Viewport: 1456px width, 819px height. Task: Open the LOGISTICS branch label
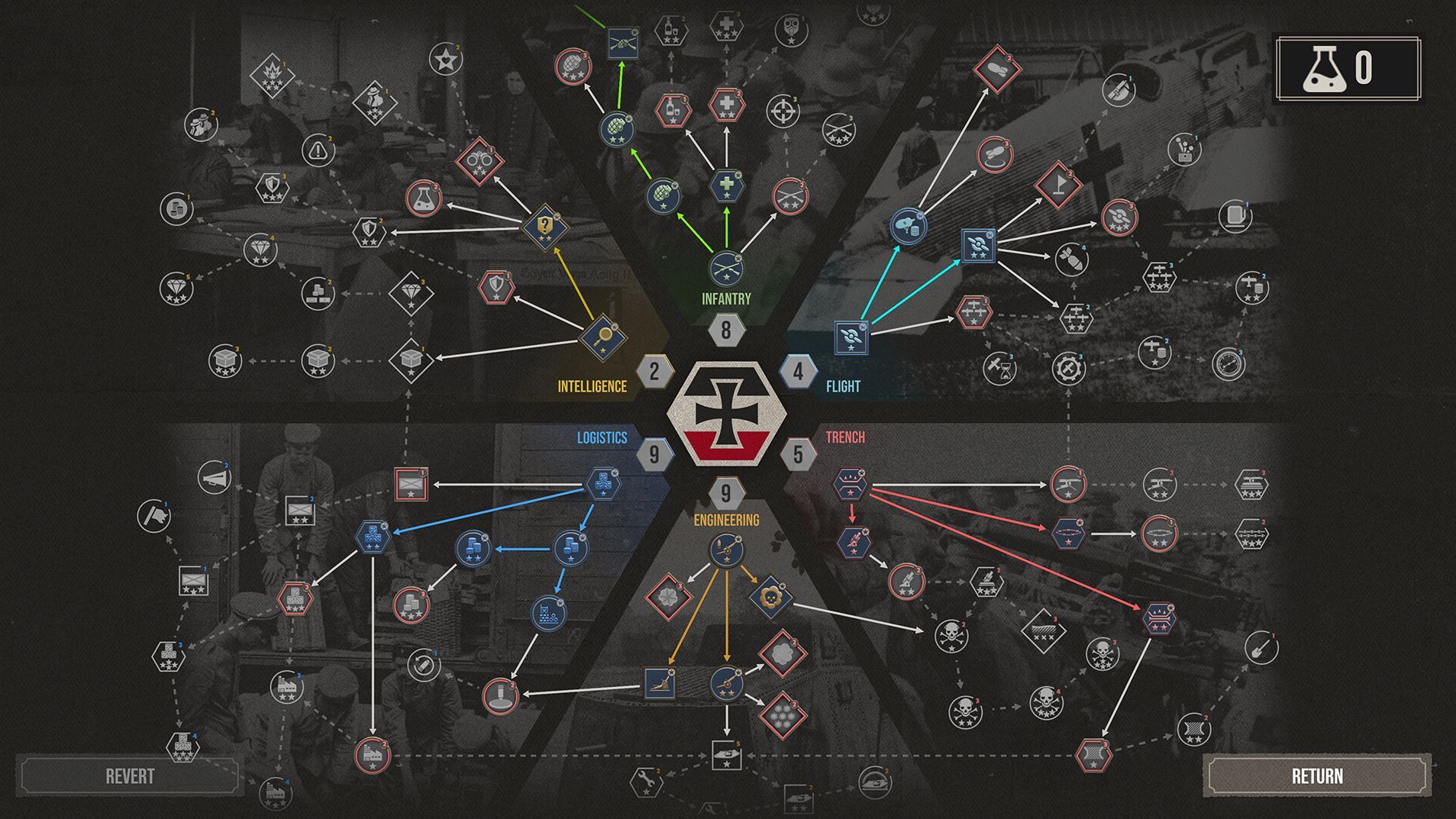(601, 437)
